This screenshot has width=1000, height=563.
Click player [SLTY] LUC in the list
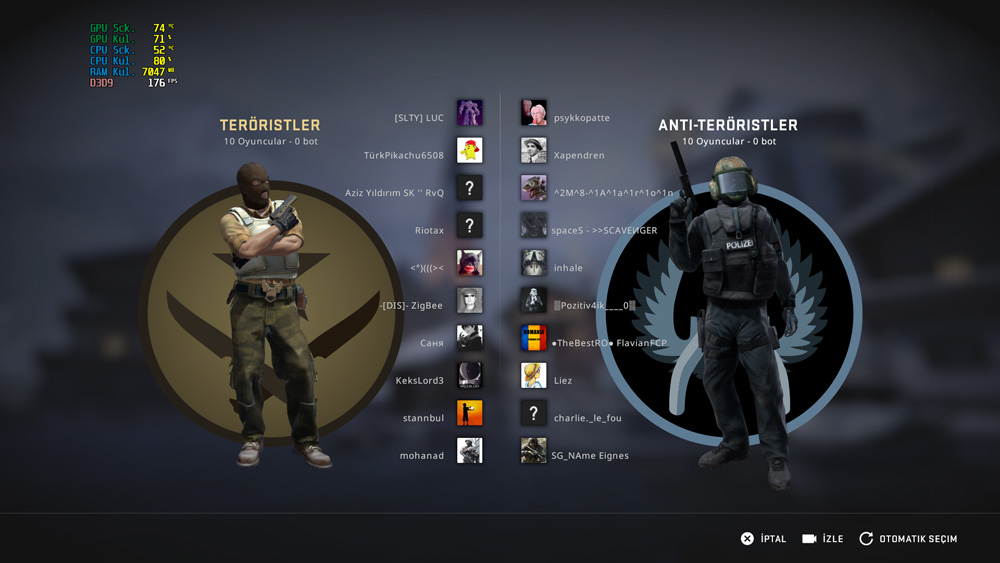pos(419,118)
